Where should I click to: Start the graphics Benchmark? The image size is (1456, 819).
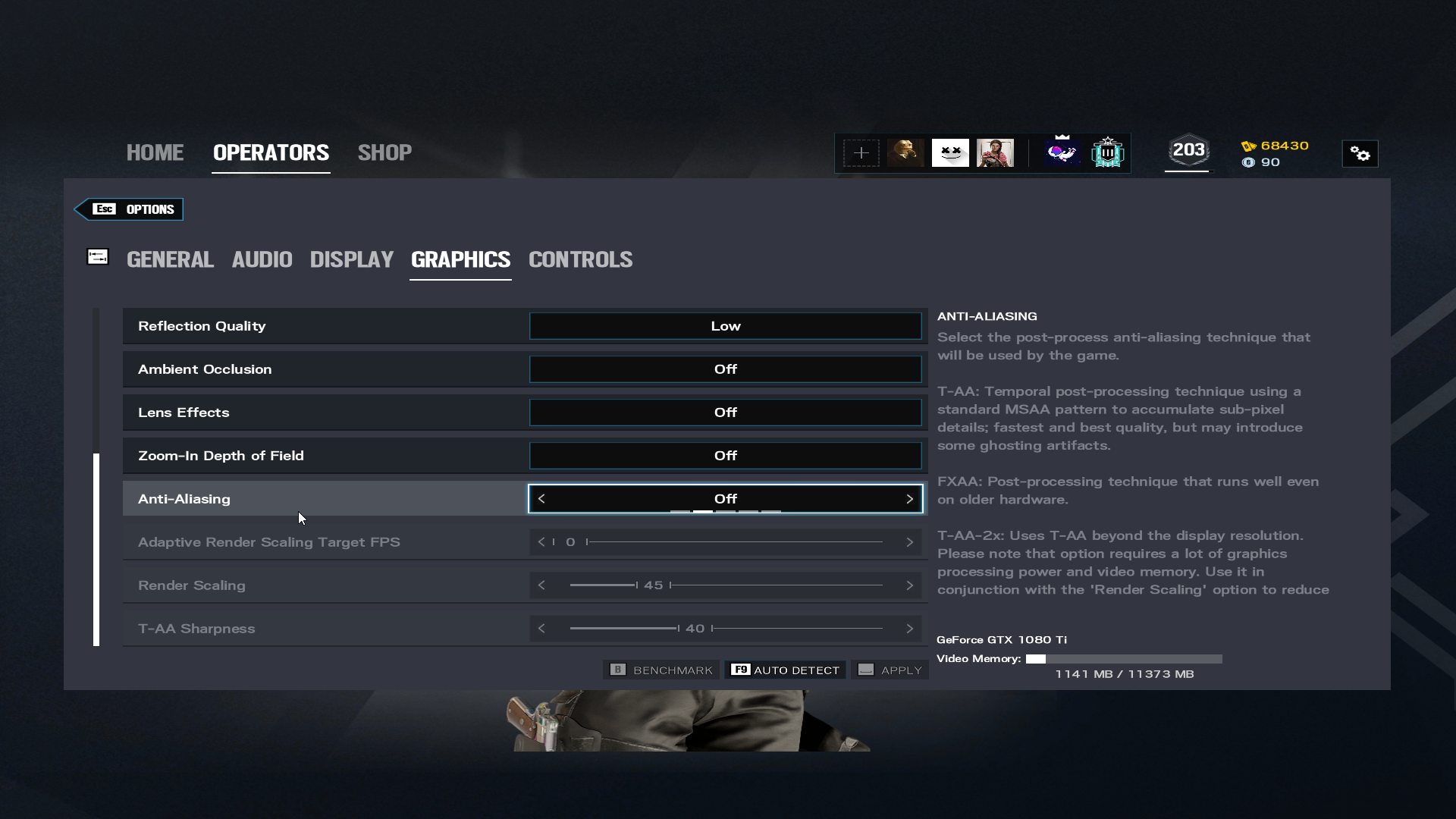coord(662,670)
